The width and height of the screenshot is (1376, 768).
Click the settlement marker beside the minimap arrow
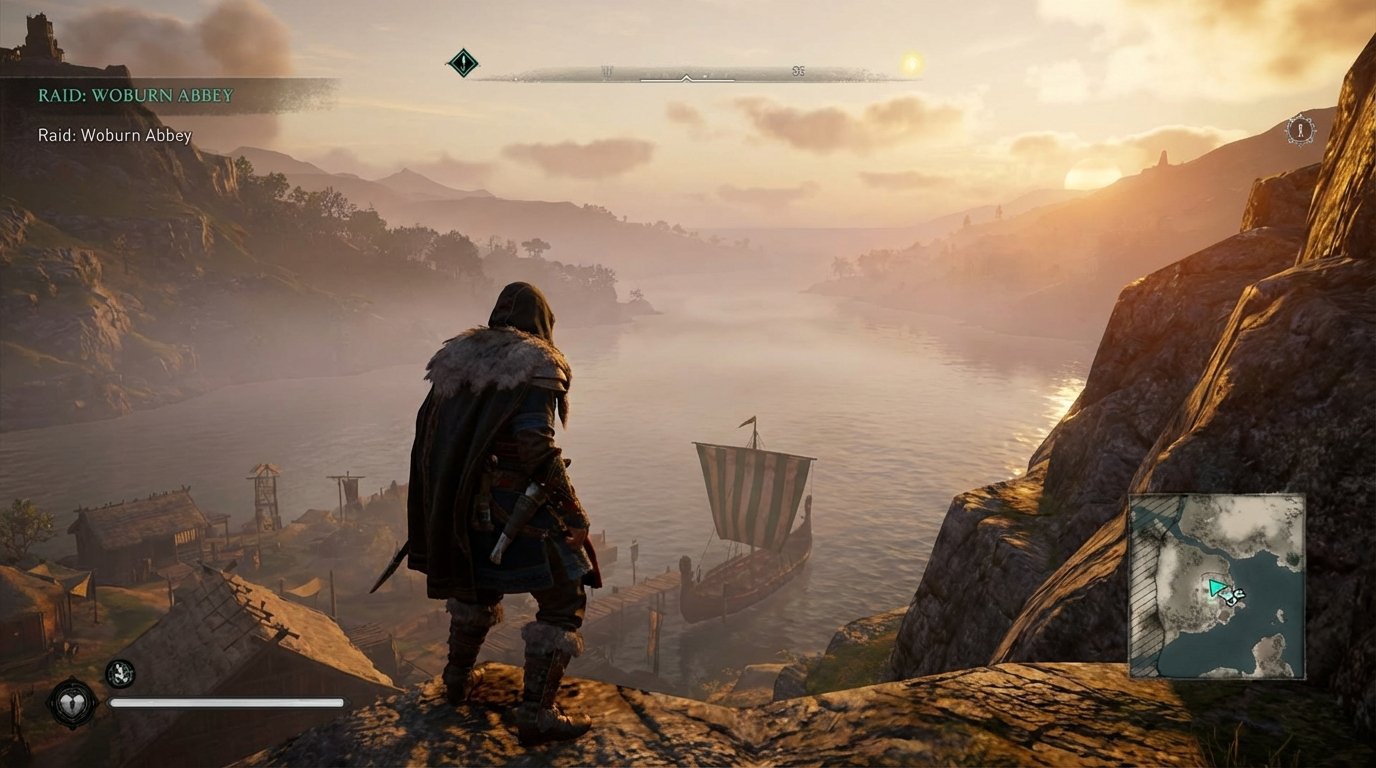(x=1237, y=597)
